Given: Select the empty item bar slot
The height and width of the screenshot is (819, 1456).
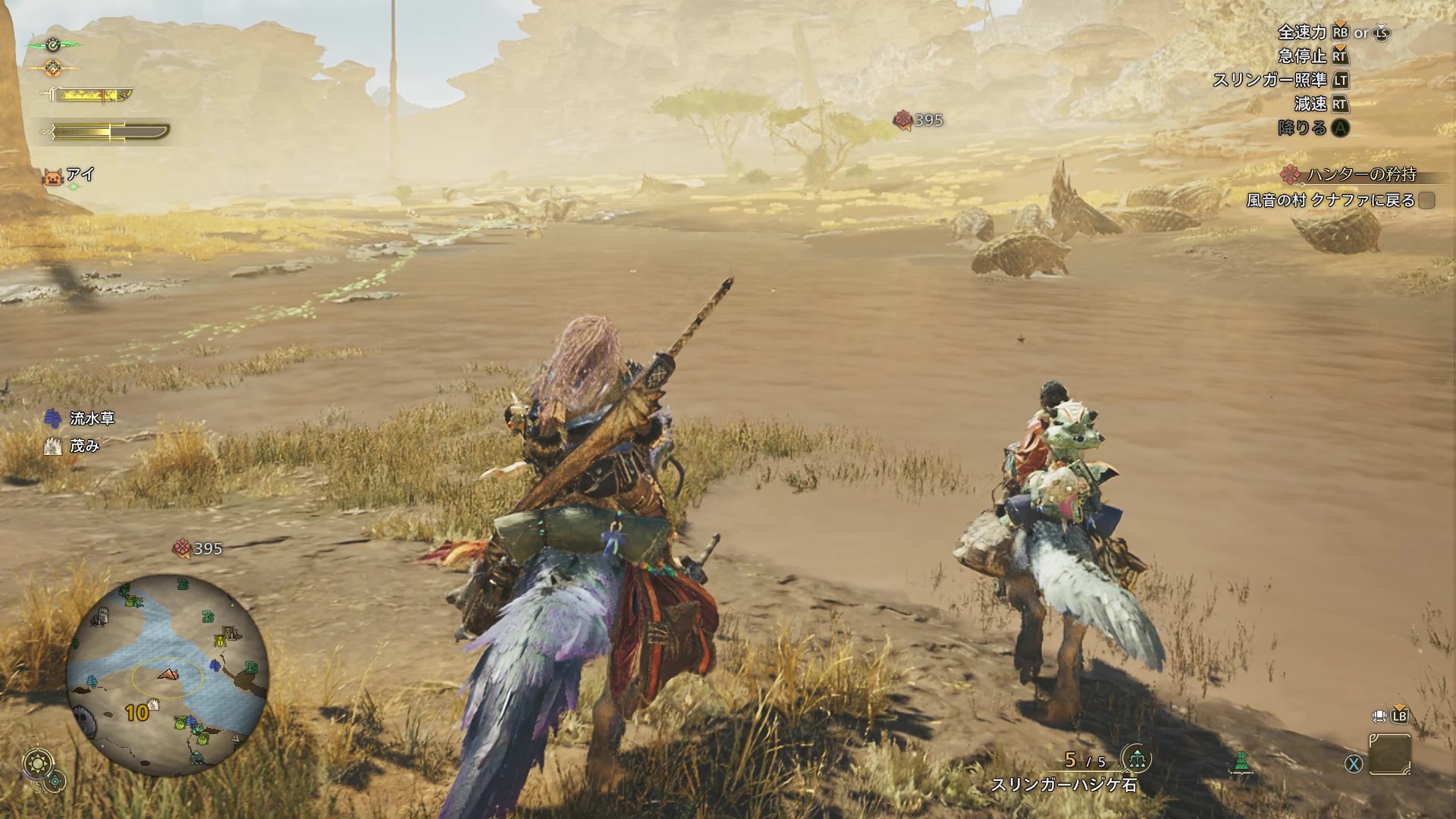Looking at the screenshot, I should click(x=1389, y=753).
